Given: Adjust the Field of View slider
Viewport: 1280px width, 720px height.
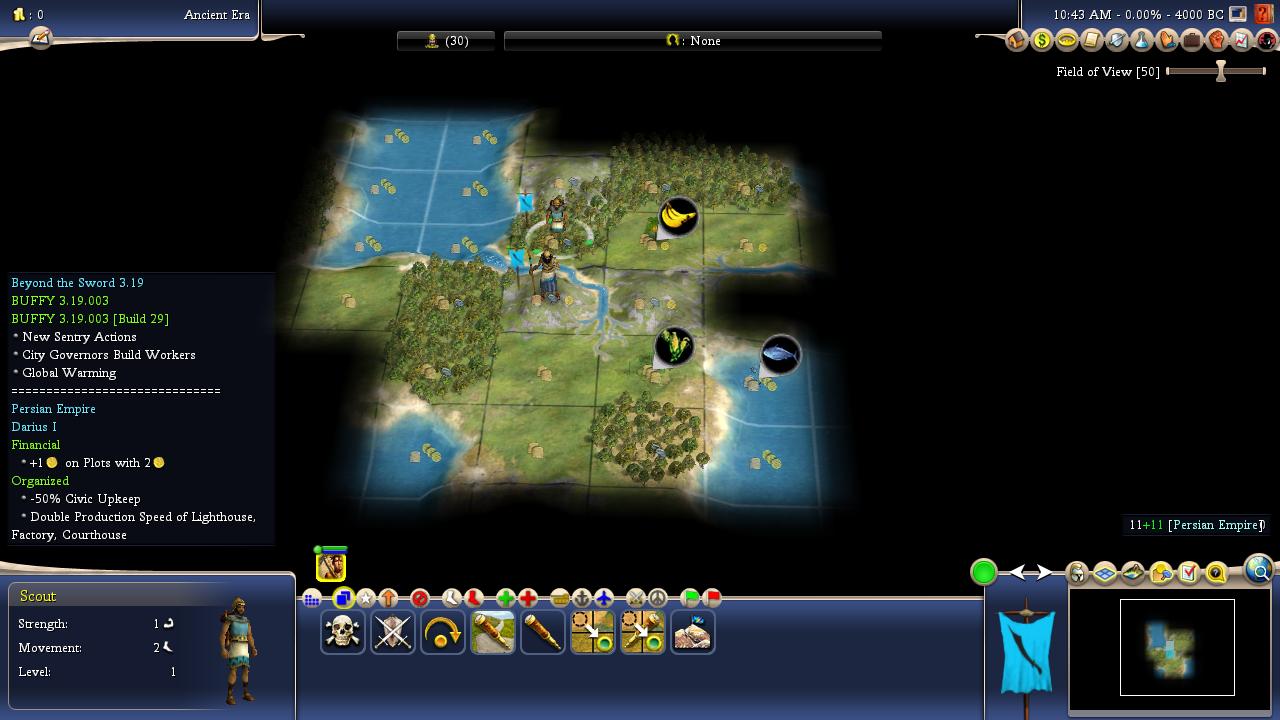Looking at the screenshot, I should pyautogui.click(x=1220, y=71).
